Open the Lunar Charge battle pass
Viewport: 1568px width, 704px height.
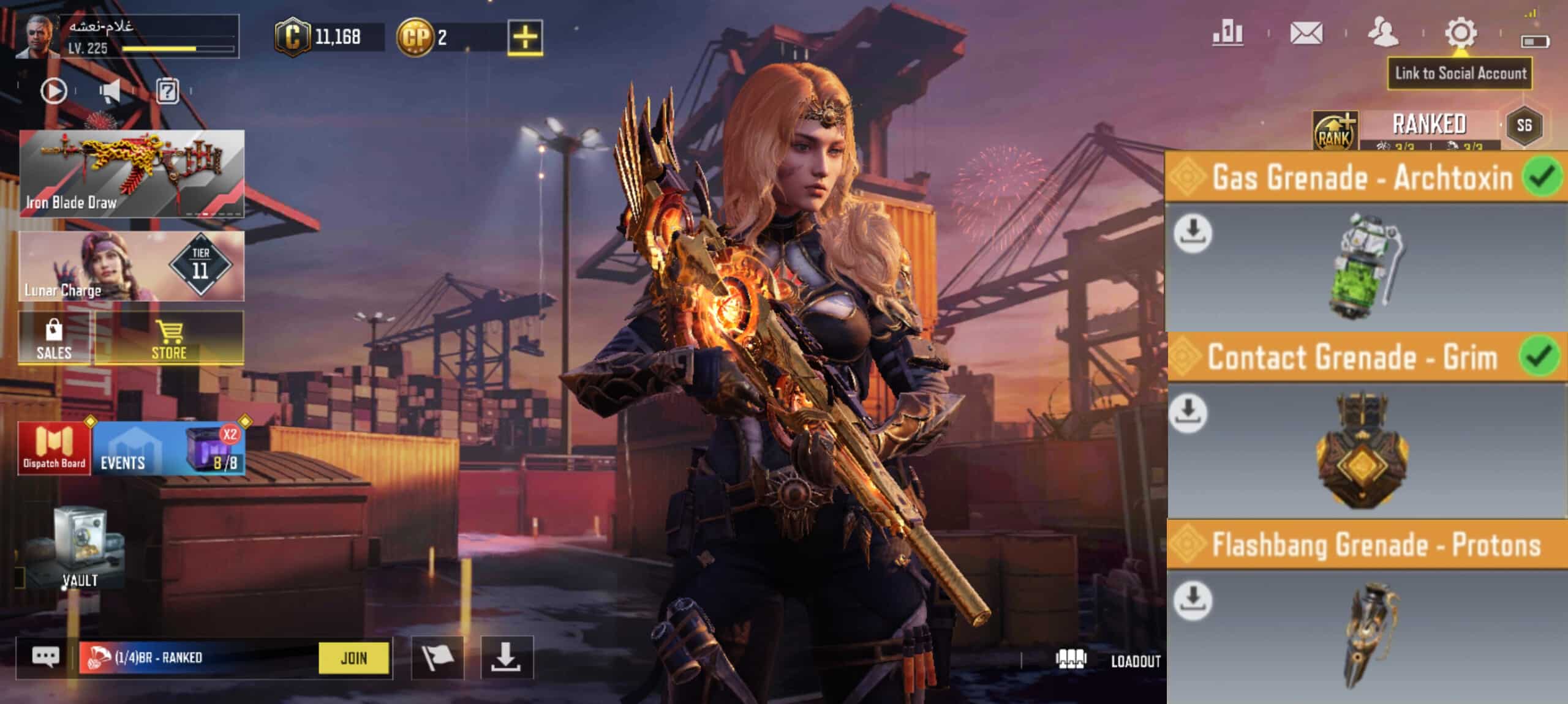tap(132, 266)
